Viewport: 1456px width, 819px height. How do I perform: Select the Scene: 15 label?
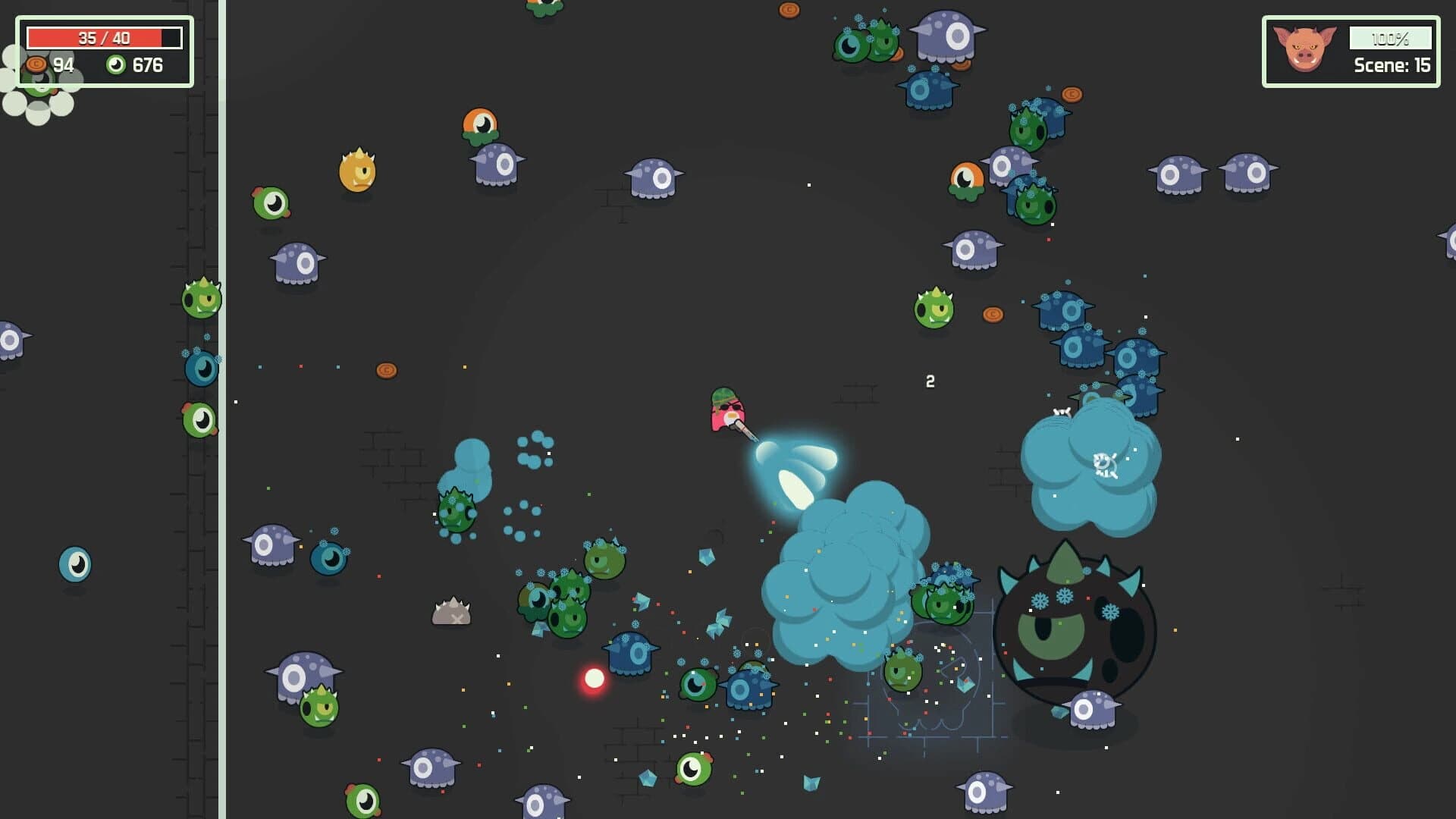pyautogui.click(x=1393, y=66)
